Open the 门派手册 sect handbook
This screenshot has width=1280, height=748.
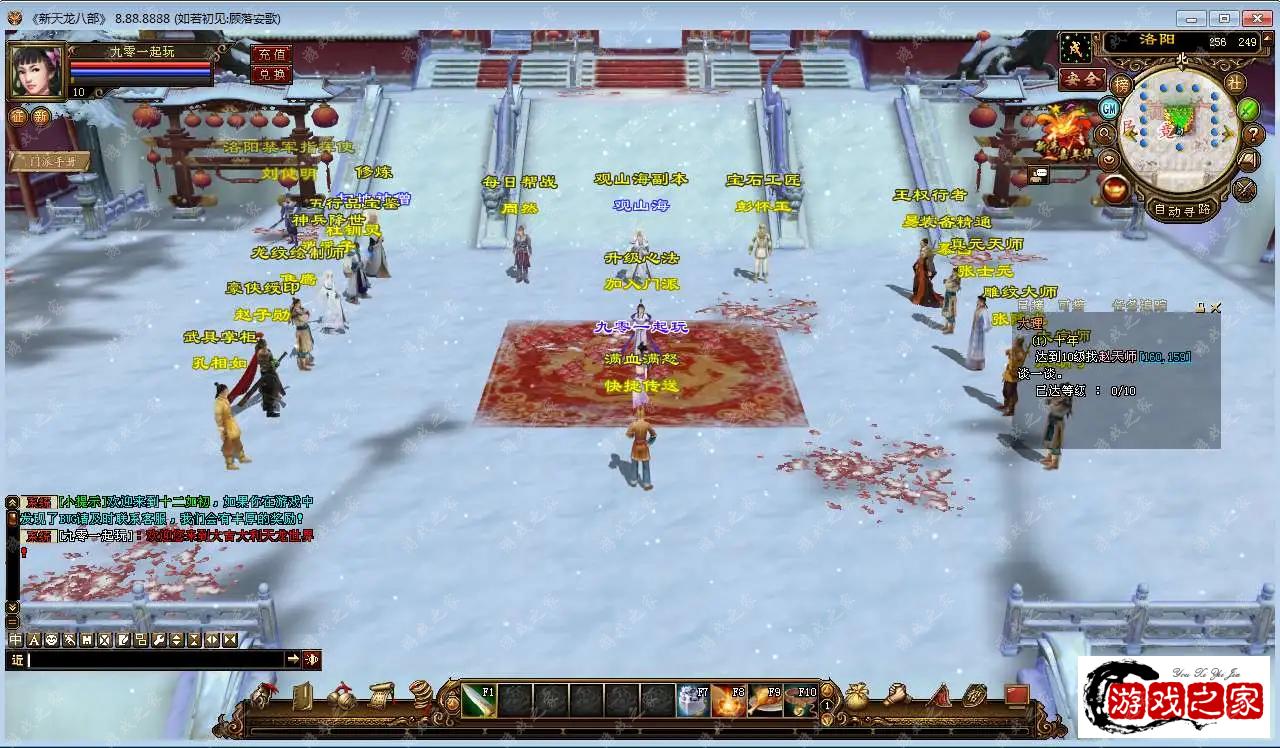tap(52, 161)
